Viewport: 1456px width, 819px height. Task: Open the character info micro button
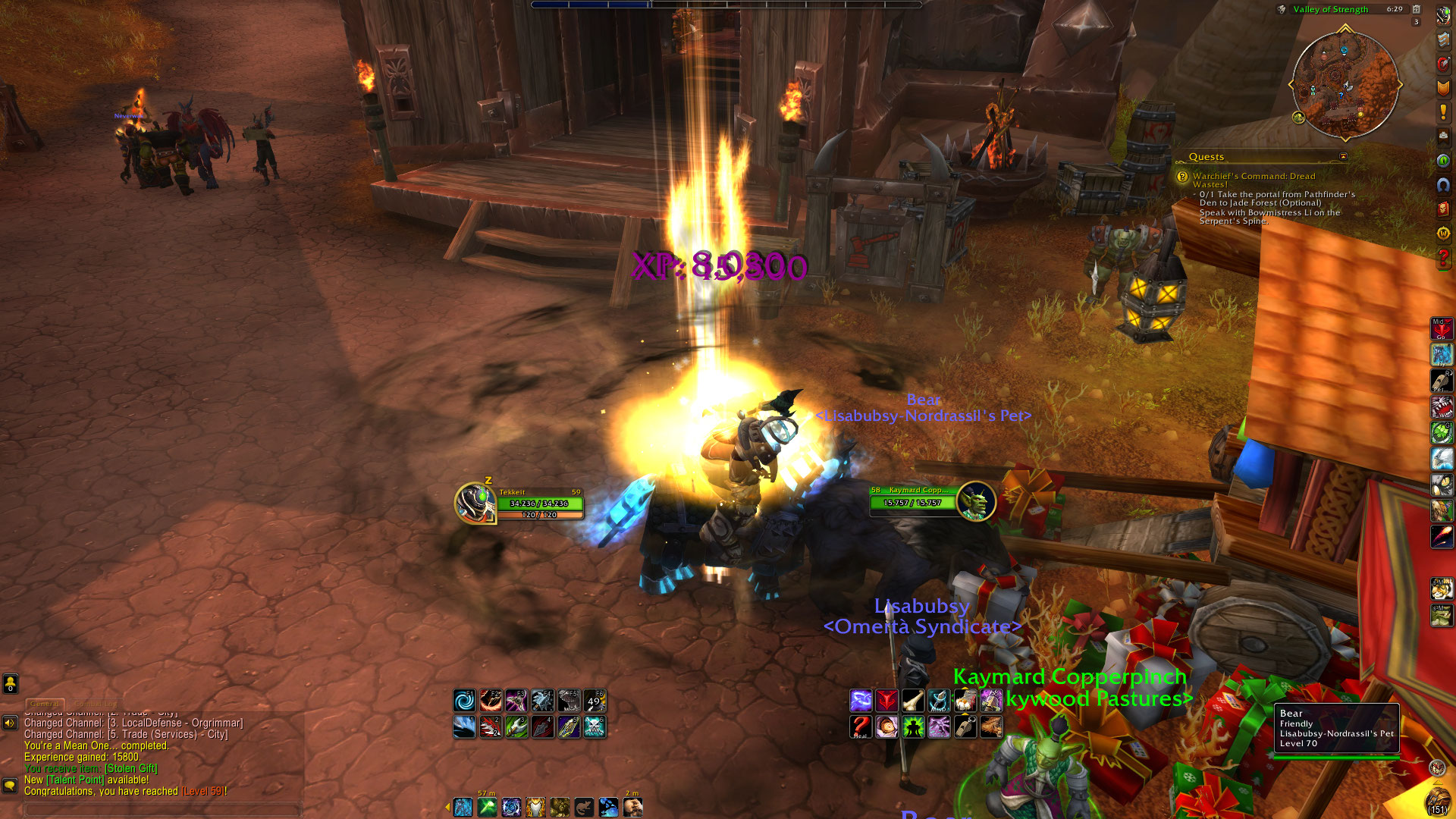click(1443, 17)
